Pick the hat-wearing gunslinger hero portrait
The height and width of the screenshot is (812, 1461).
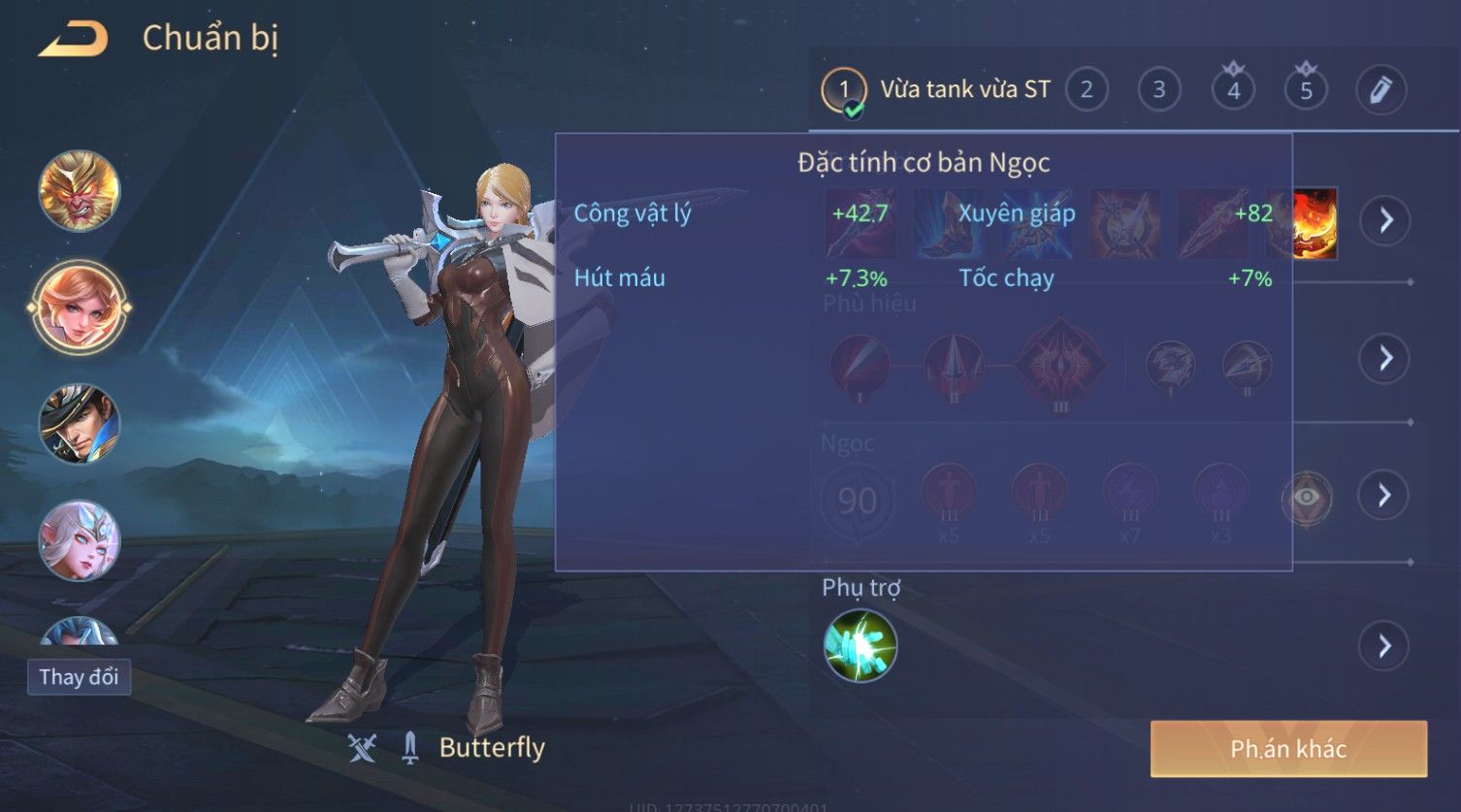(x=79, y=424)
